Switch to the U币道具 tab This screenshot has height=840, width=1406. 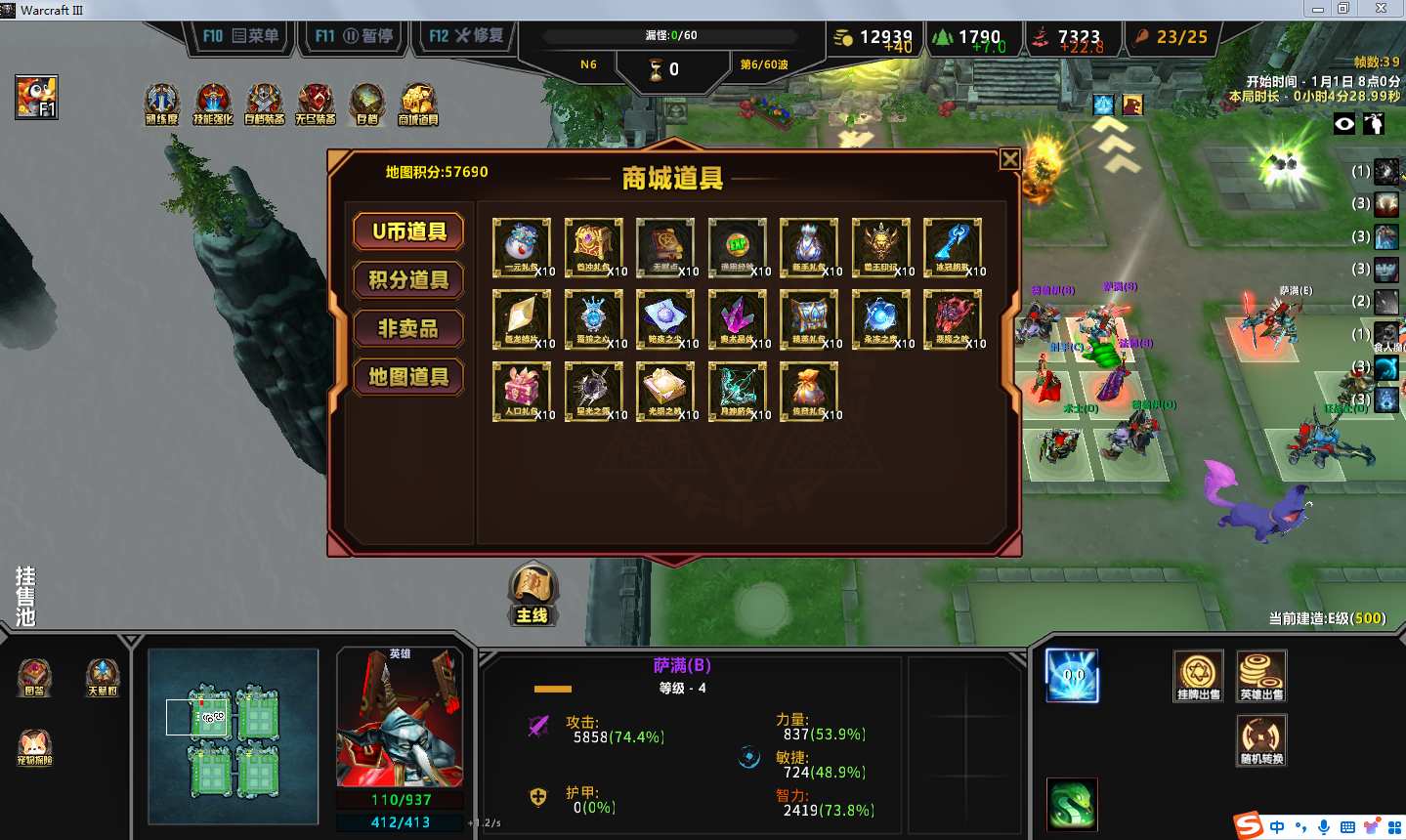pyautogui.click(x=408, y=231)
